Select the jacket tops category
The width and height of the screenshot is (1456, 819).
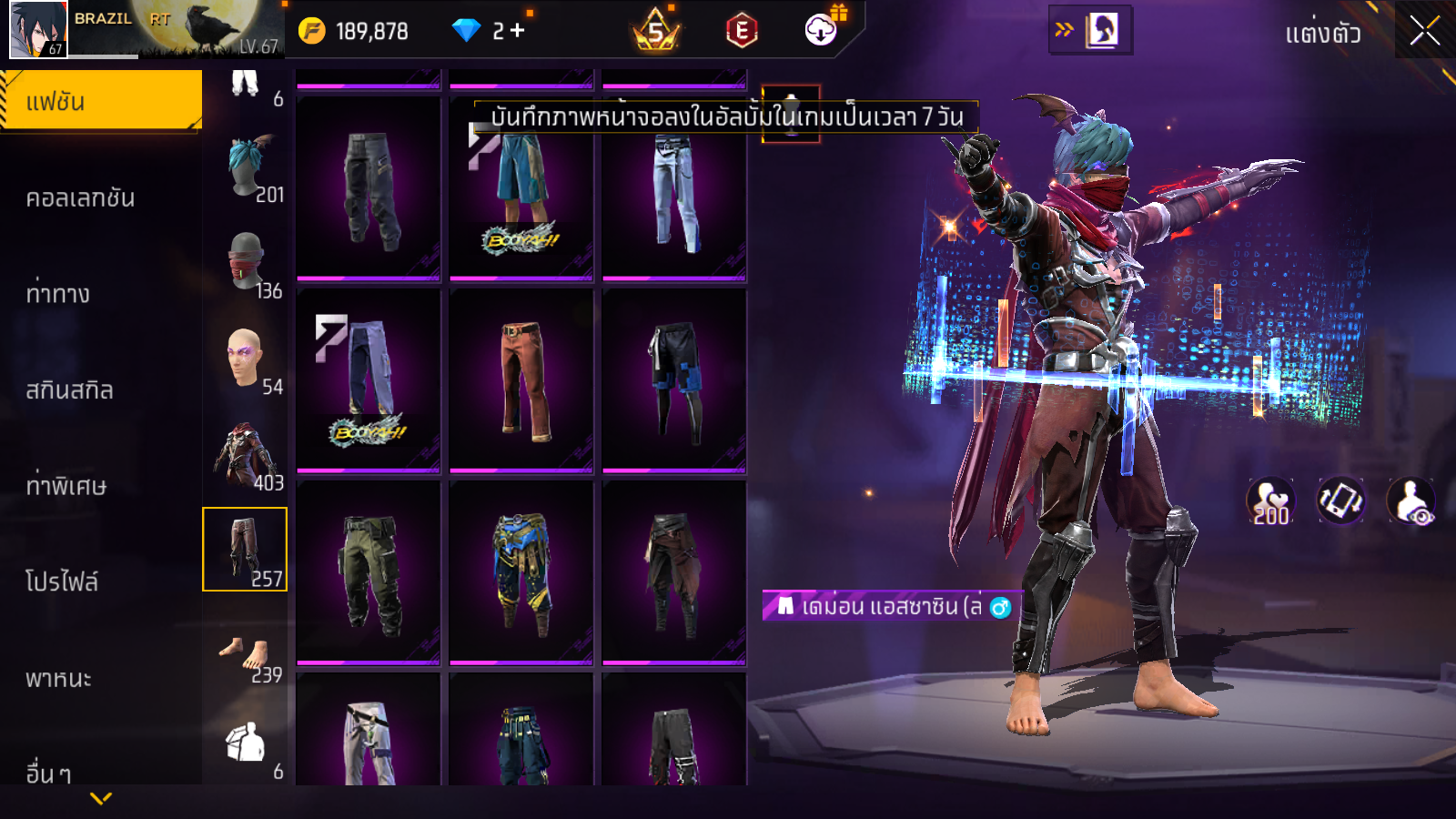(x=246, y=455)
